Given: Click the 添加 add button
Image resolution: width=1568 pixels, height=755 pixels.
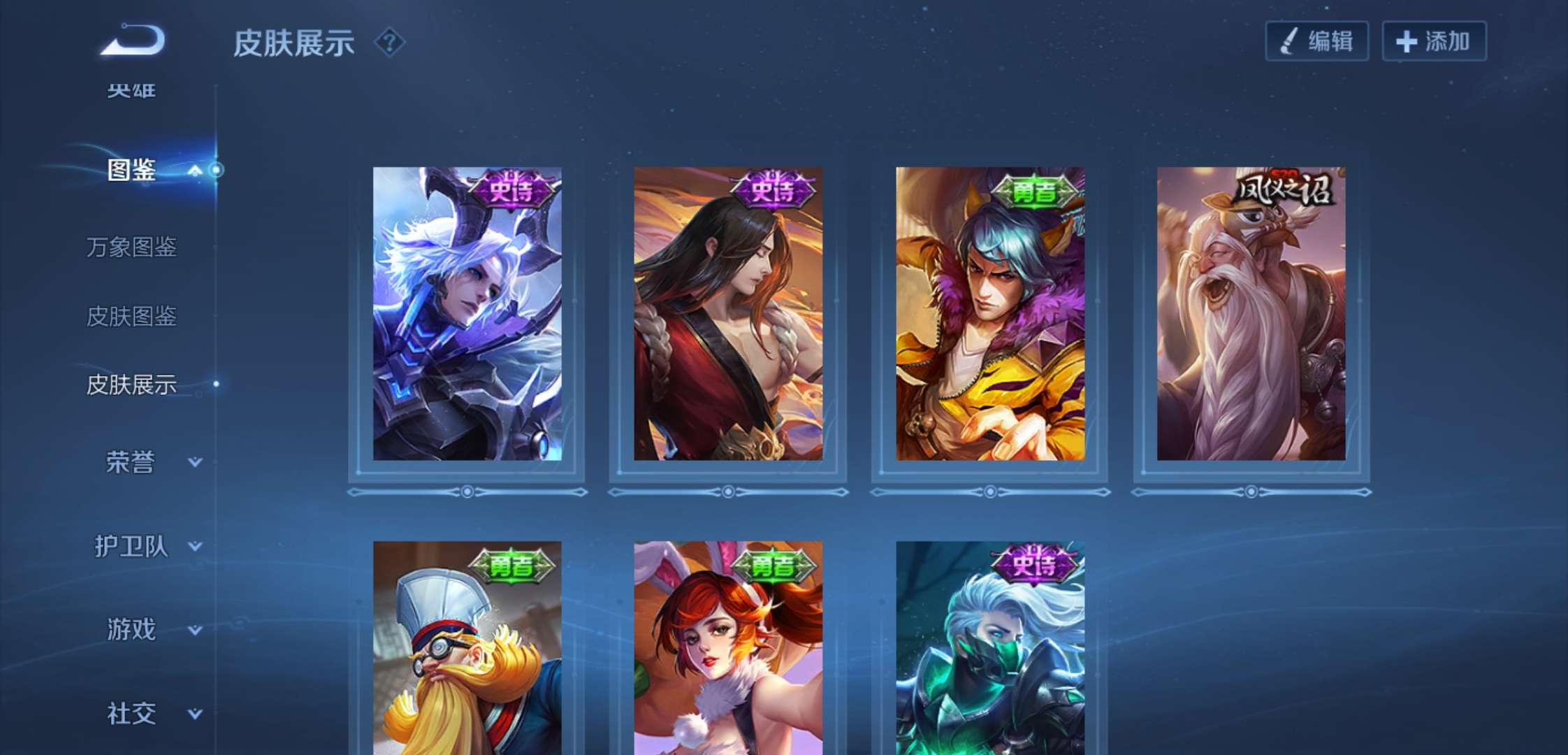Looking at the screenshot, I should (1434, 41).
